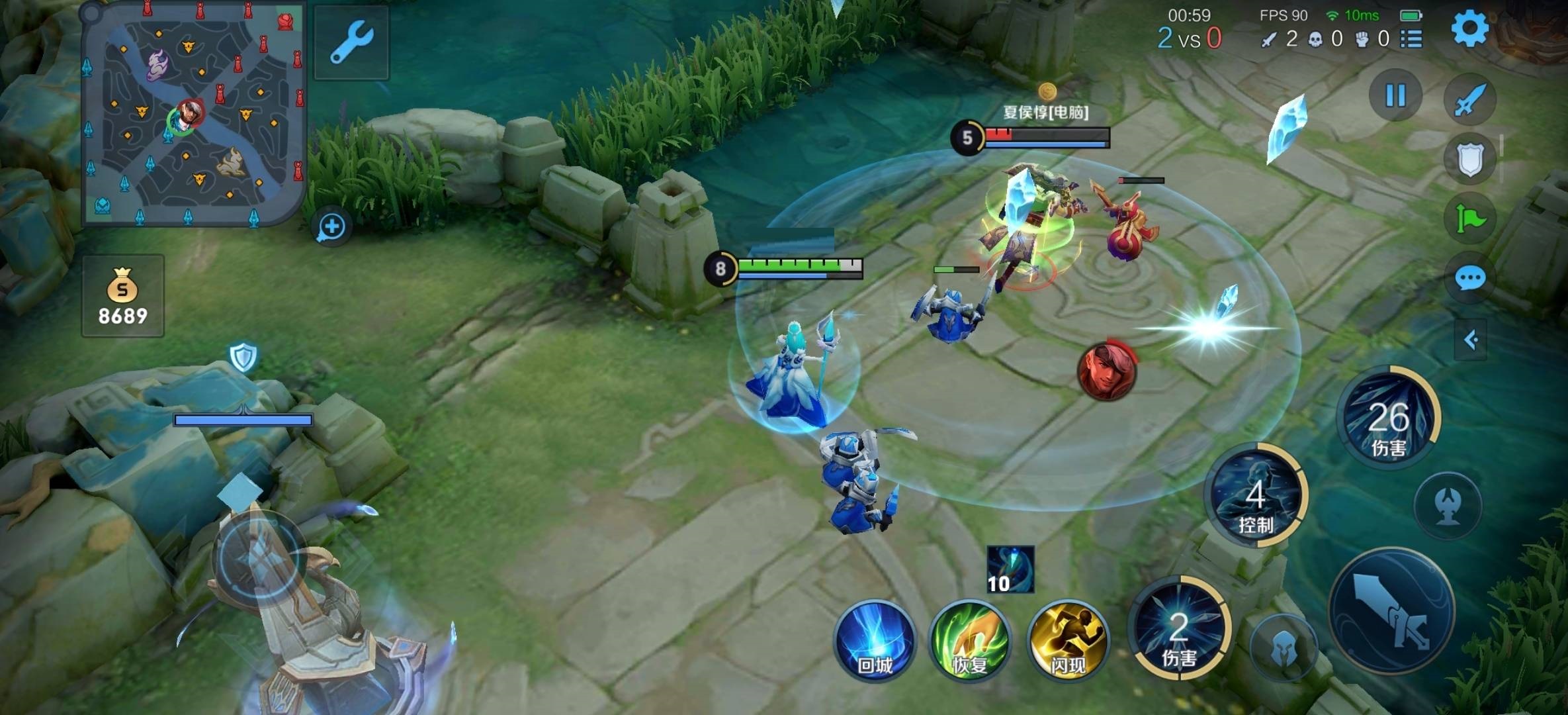Cast the 控制 control skill

pyautogui.click(x=1256, y=496)
